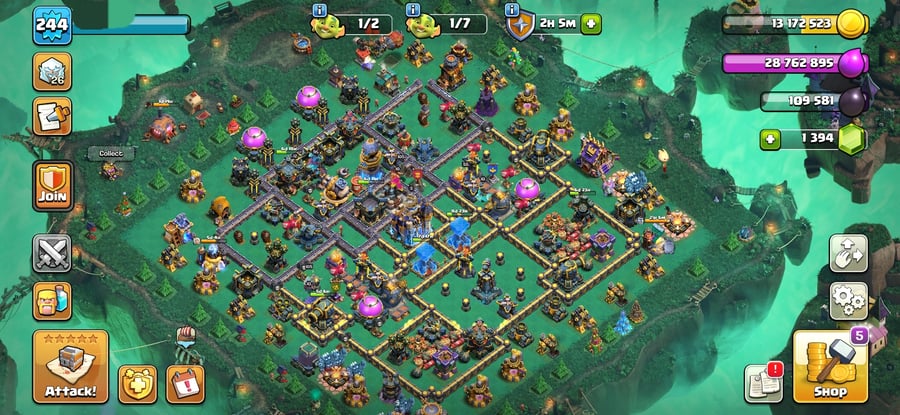The height and width of the screenshot is (415, 900).
Task: Show info for the 1/2 builder counter
Action: [320, 10]
